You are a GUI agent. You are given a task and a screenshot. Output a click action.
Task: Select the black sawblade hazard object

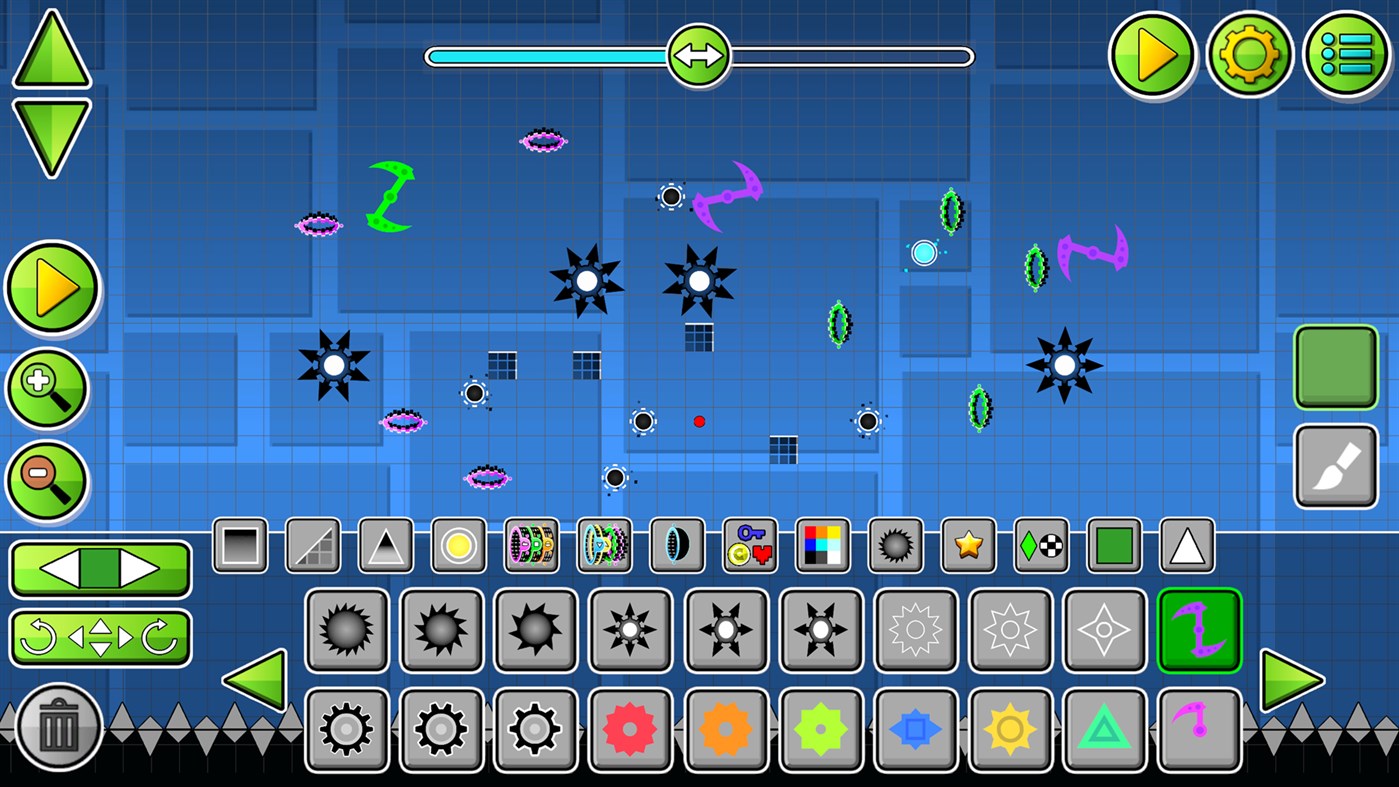[x=346, y=630]
